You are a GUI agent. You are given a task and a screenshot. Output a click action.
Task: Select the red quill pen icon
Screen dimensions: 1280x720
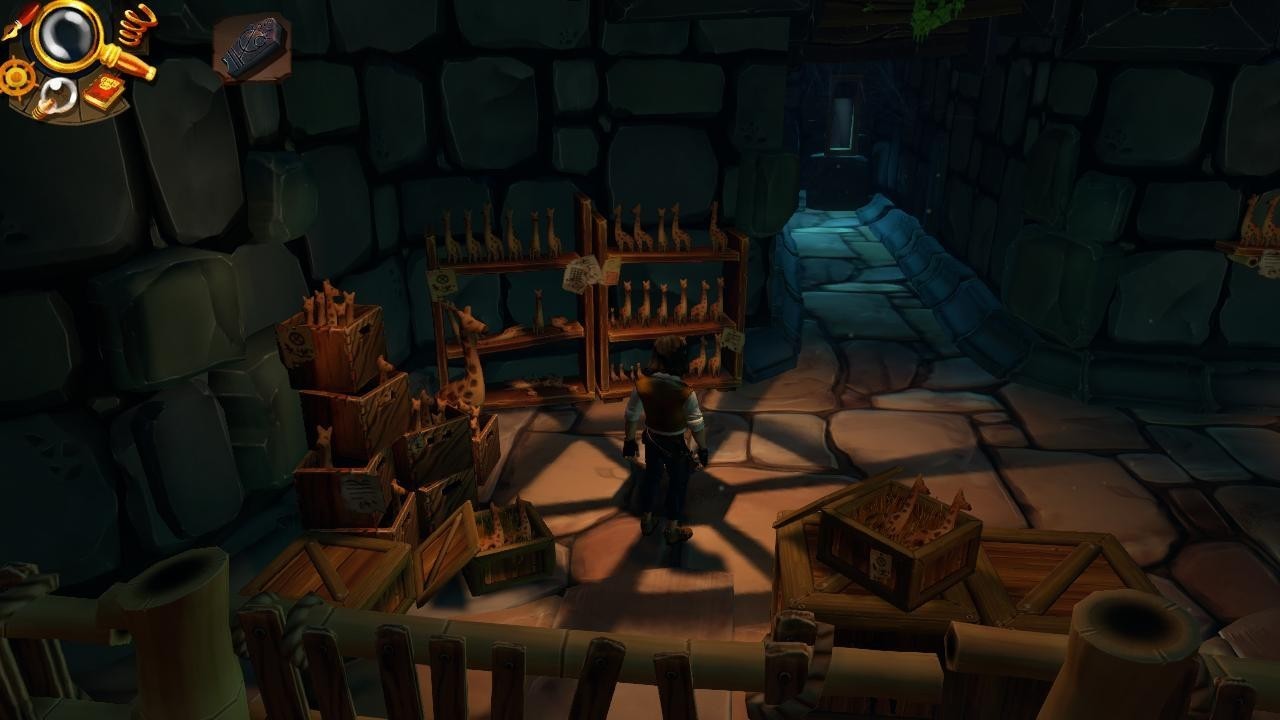click(x=20, y=19)
